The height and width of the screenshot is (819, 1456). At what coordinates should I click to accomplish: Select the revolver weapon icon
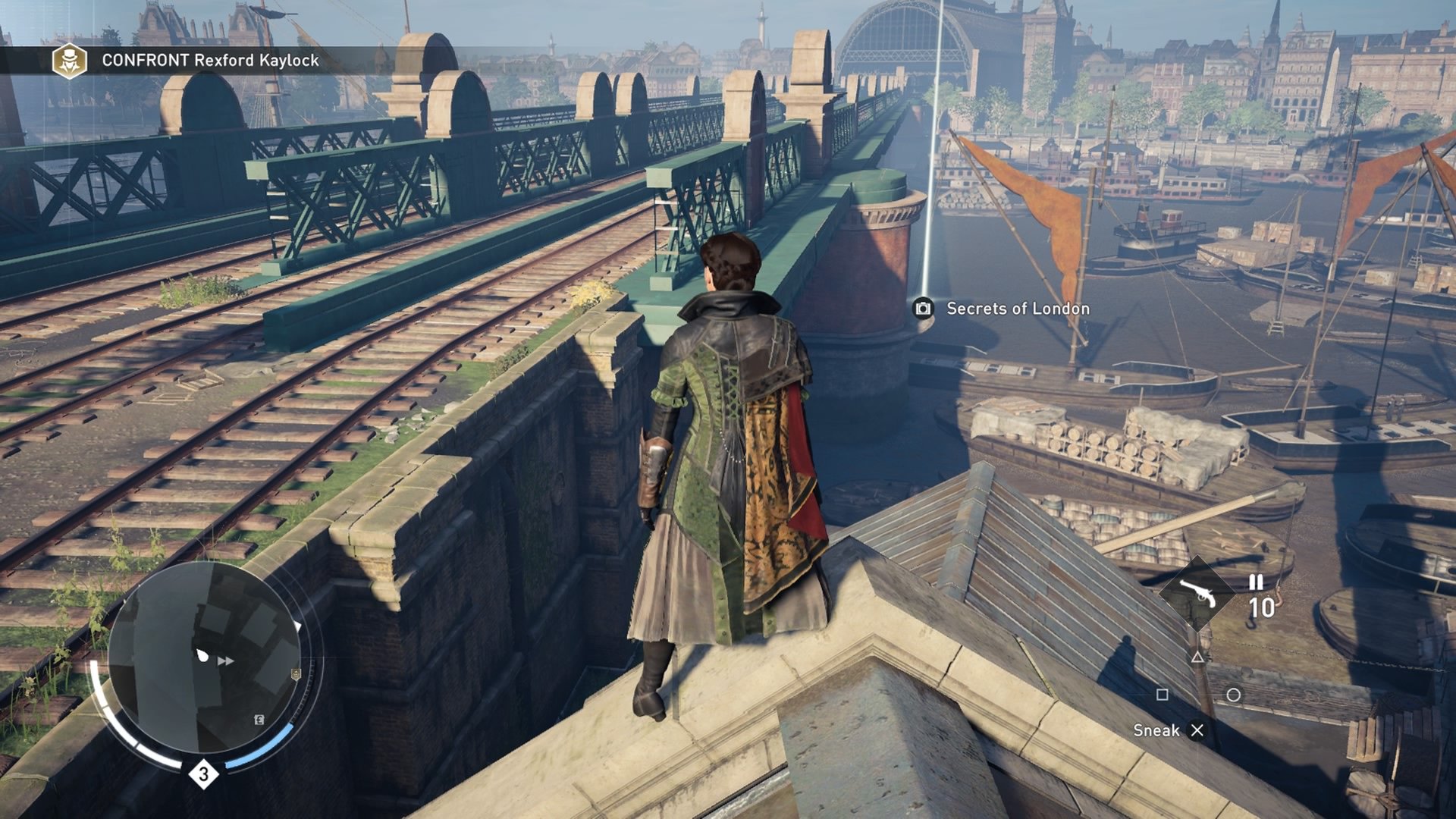click(x=1198, y=594)
